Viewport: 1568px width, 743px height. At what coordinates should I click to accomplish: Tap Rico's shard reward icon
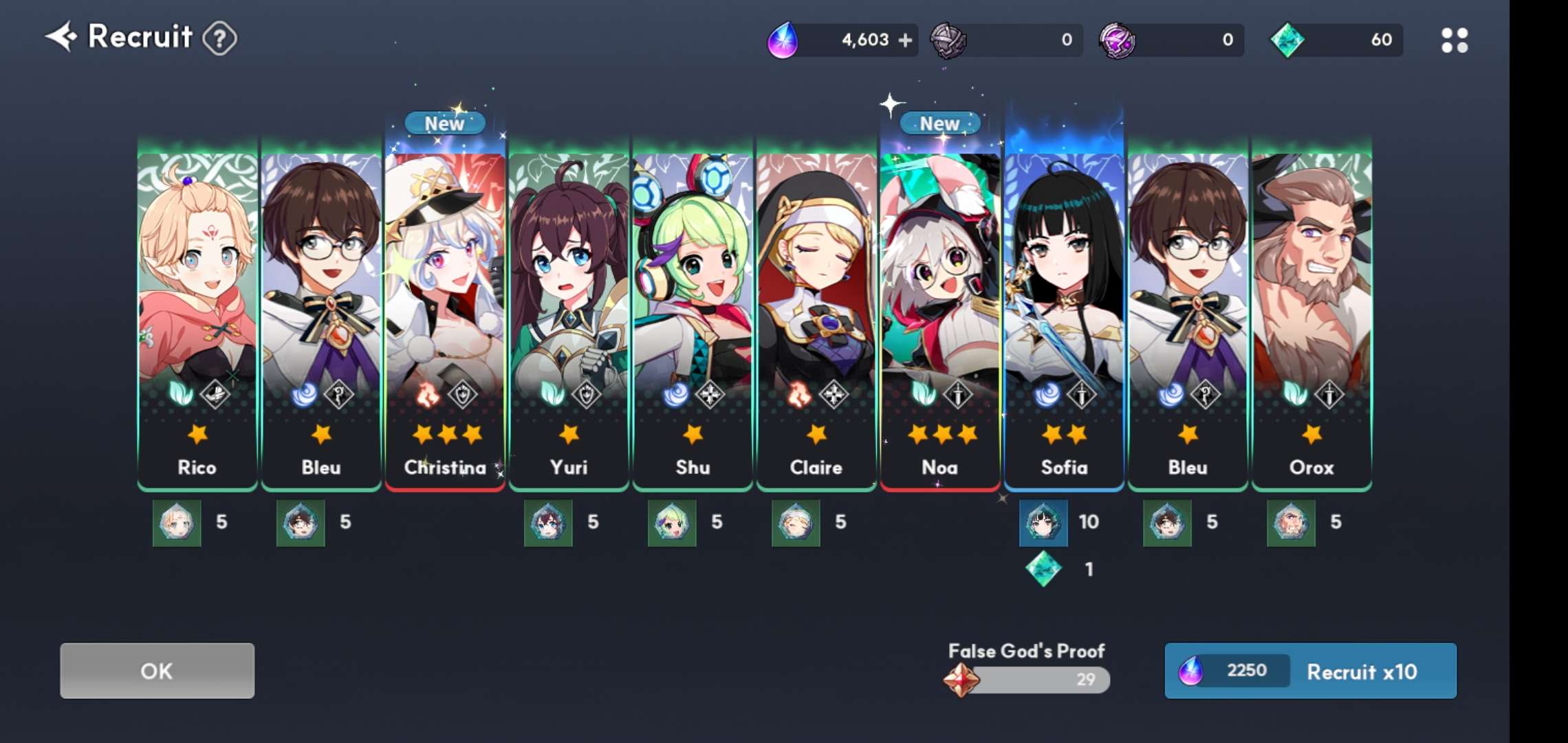(x=177, y=523)
